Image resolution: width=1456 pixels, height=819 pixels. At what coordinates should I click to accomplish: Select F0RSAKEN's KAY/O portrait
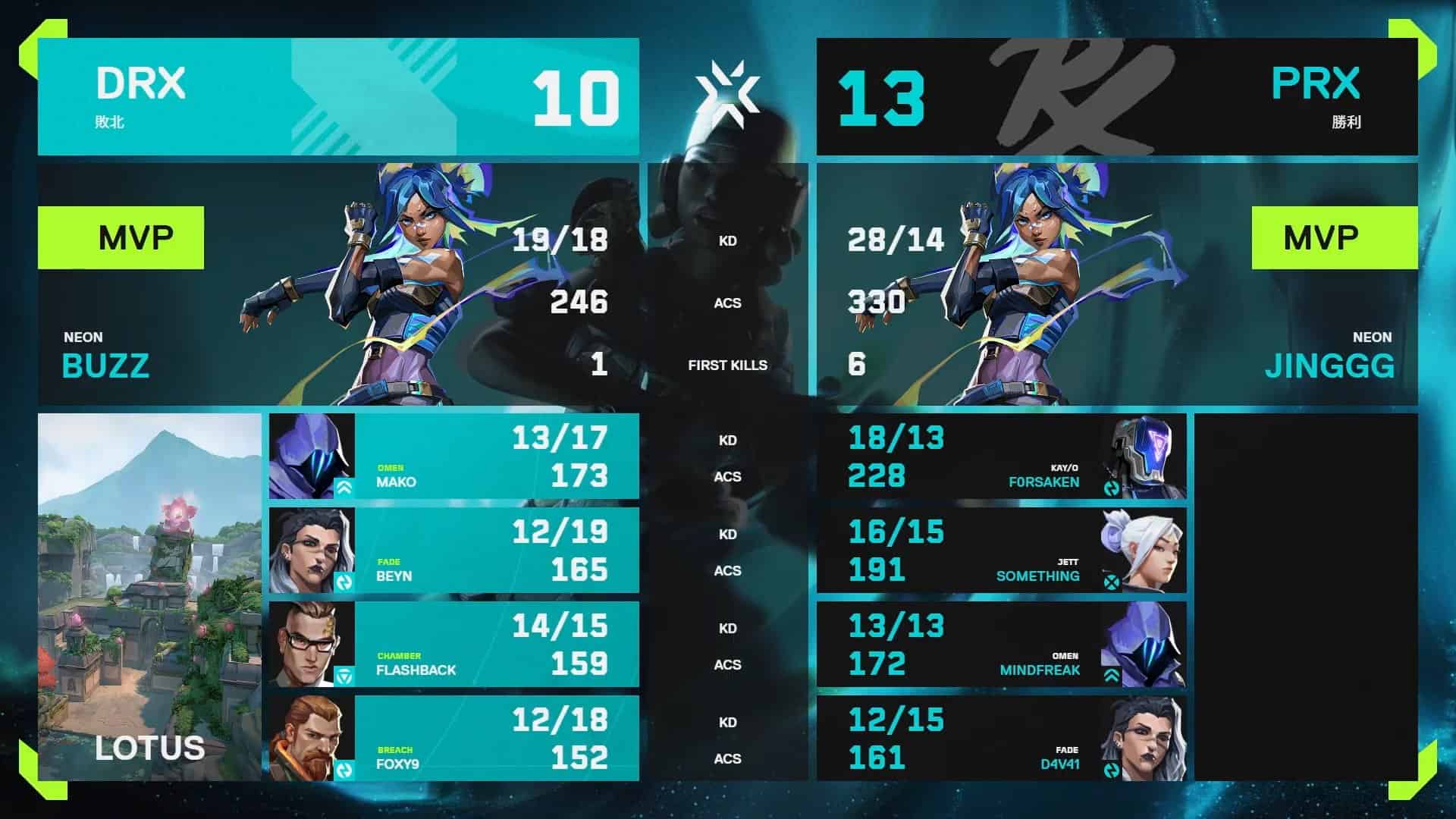click(1145, 455)
